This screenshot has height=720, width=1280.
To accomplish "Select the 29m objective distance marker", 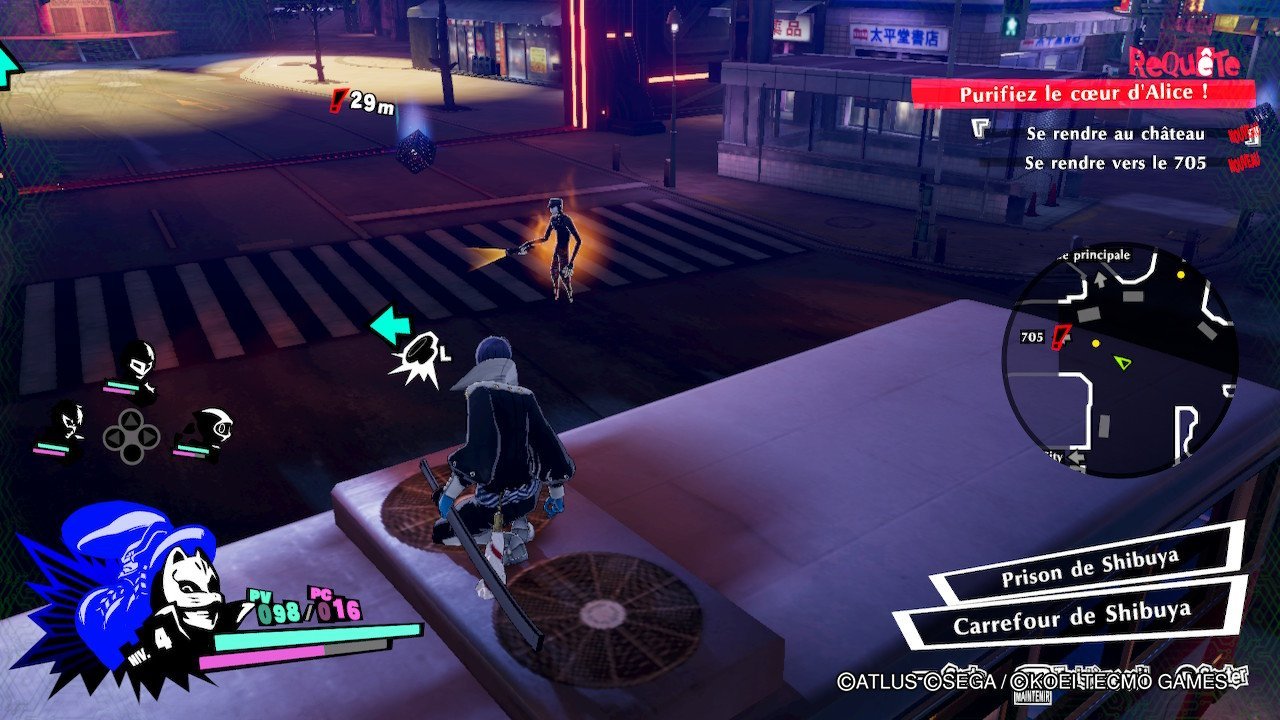I will tap(362, 101).
